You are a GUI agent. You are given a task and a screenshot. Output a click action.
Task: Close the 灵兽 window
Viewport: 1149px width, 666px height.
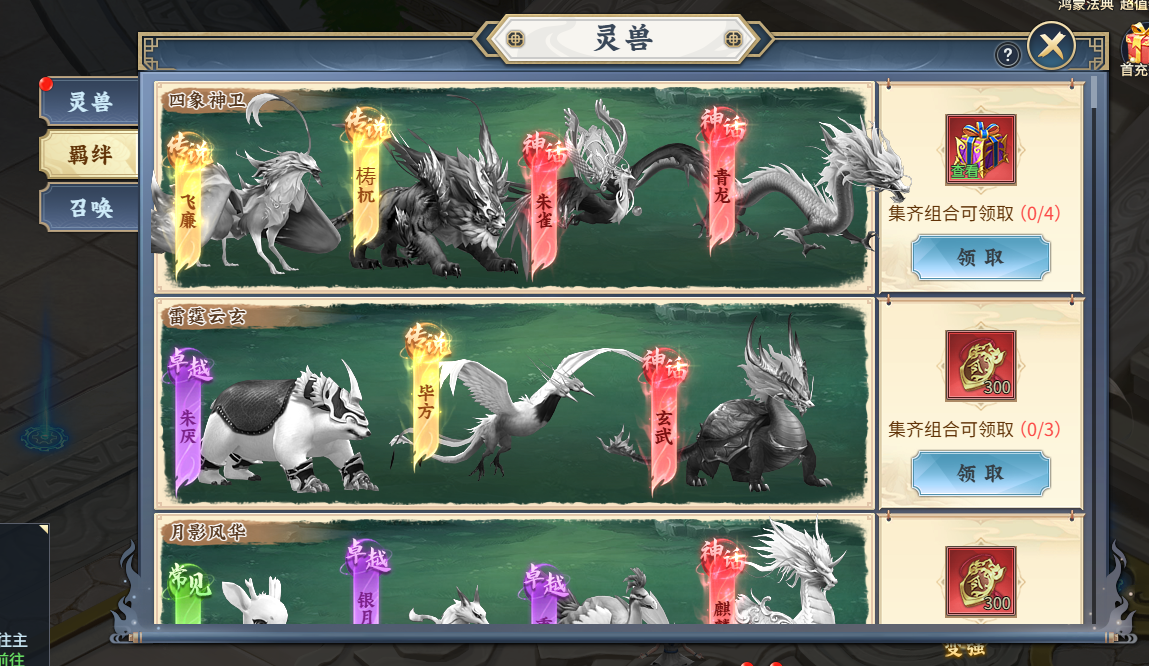tap(1051, 45)
